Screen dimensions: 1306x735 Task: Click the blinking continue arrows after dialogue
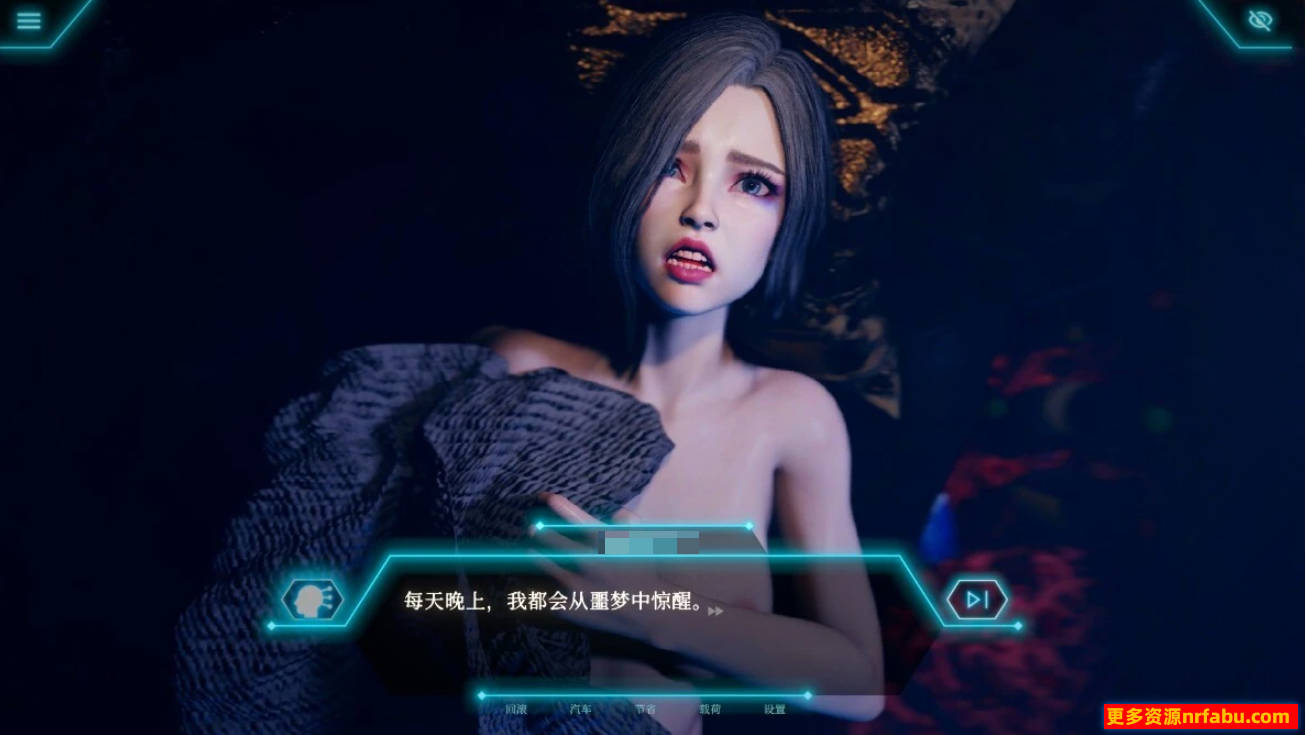(714, 610)
